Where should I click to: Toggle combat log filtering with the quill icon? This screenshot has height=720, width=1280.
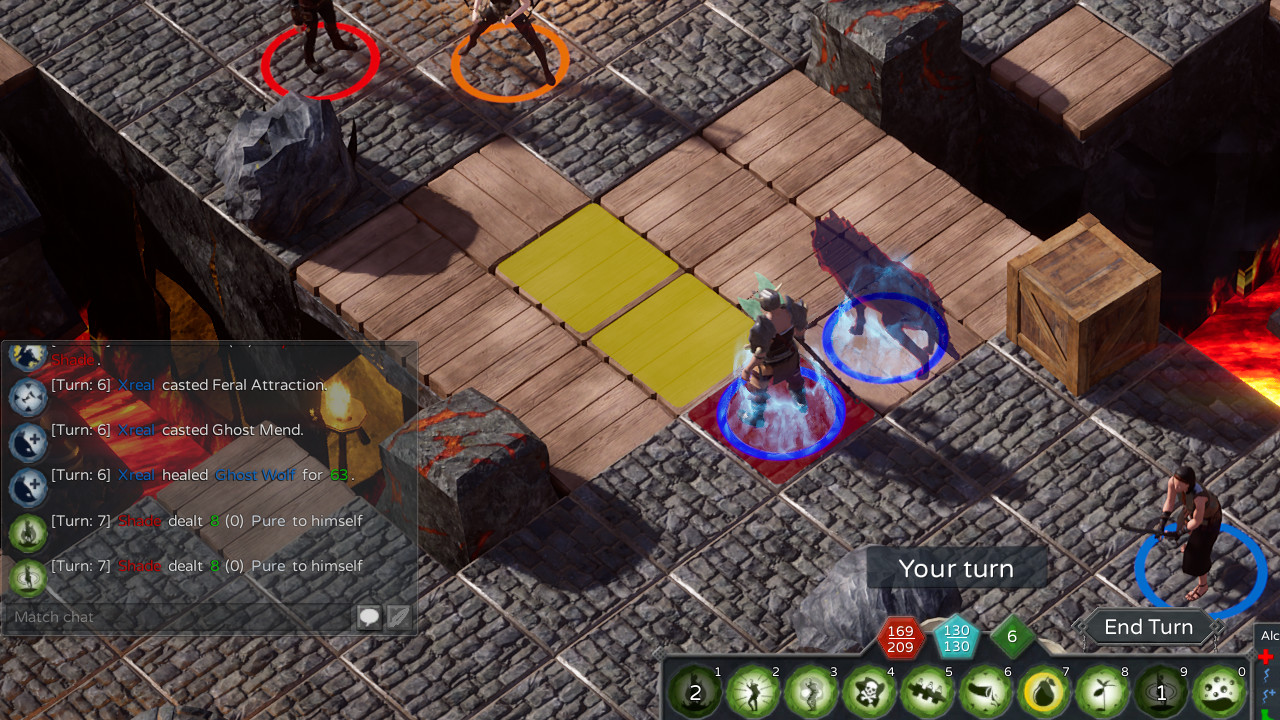click(x=398, y=616)
